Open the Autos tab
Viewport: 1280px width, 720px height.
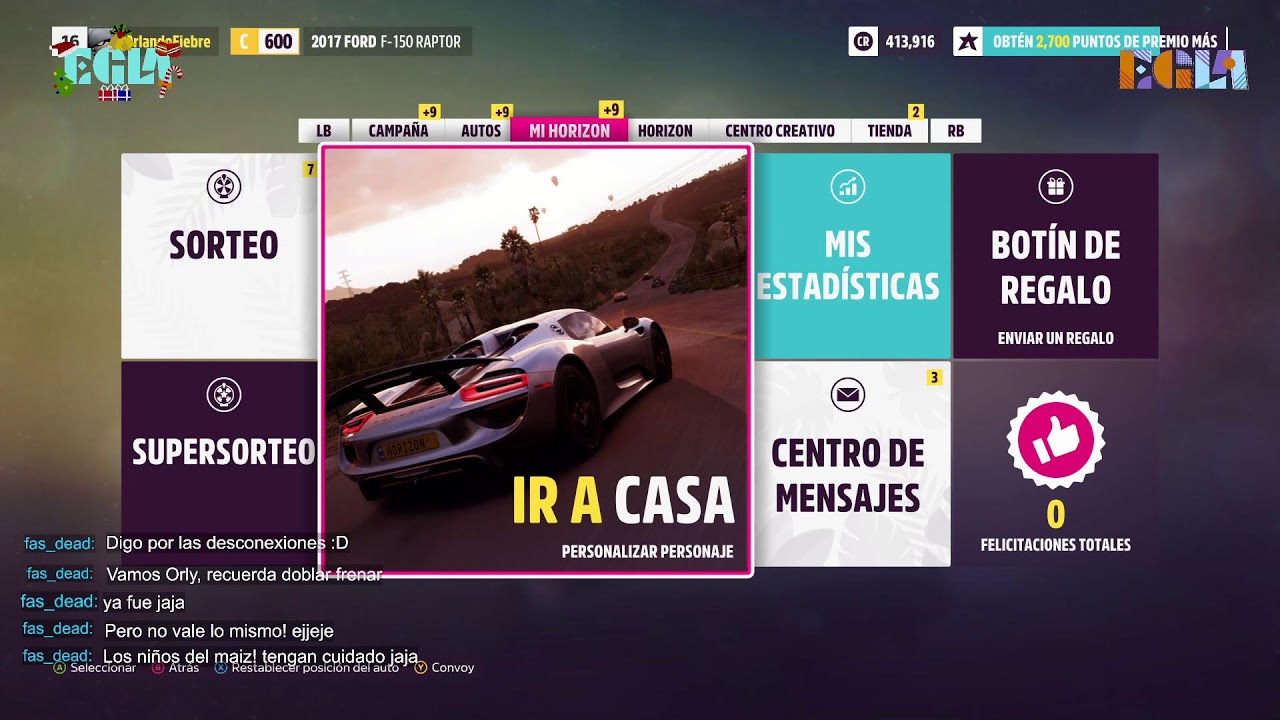coord(481,131)
